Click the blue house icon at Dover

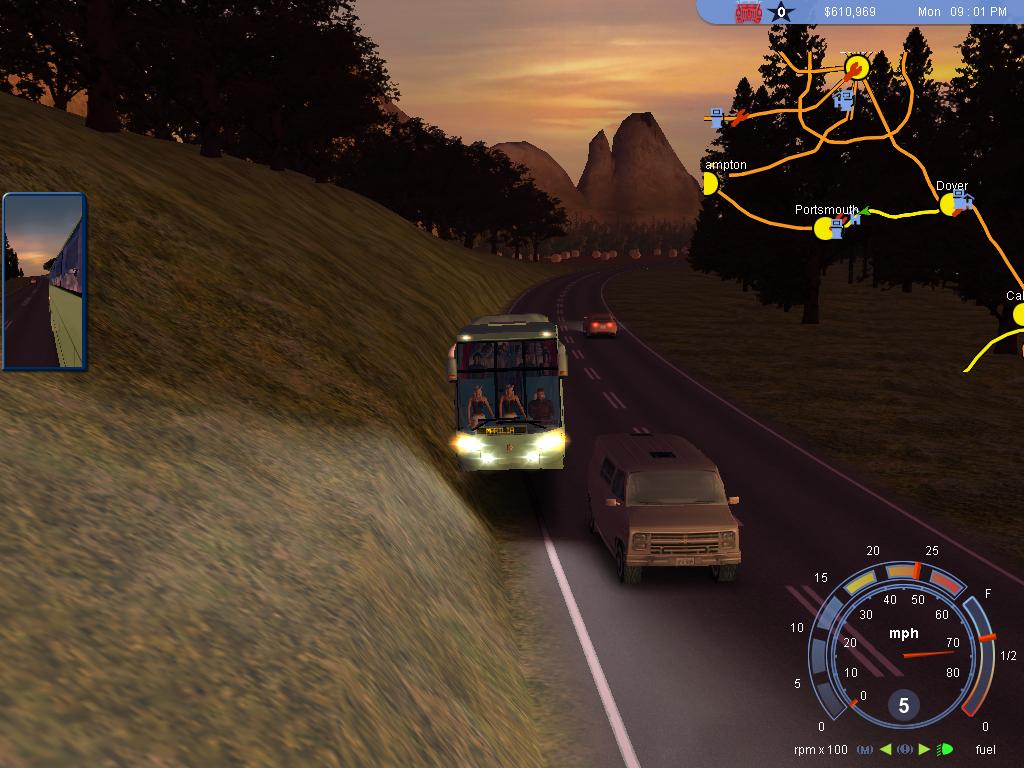pos(964,202)
